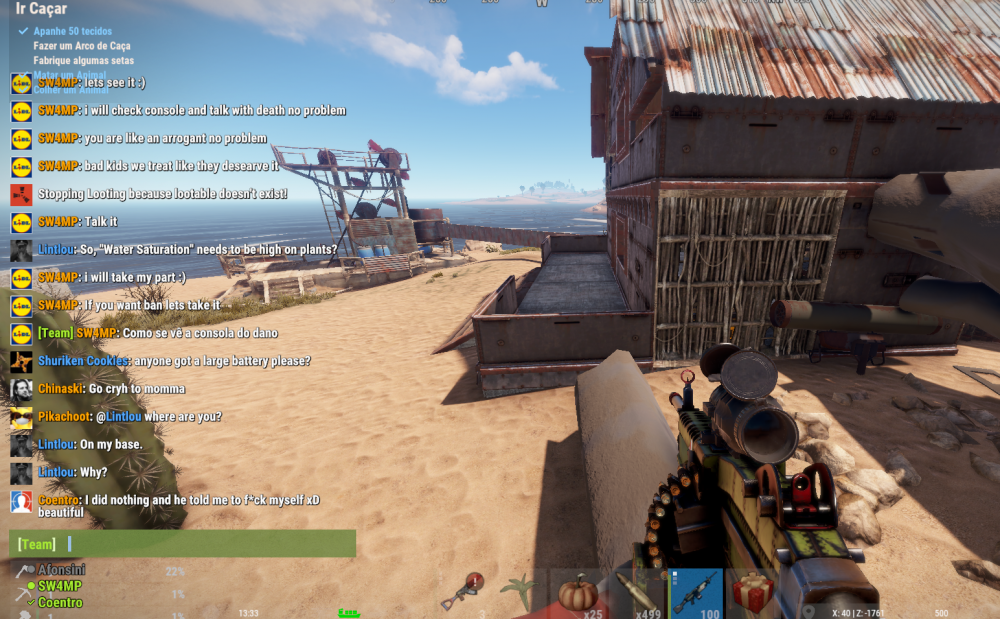This screenshot has height=619, width=1000.
Task: Select the pumpkin hotbar slot
Action: (578, 593)
